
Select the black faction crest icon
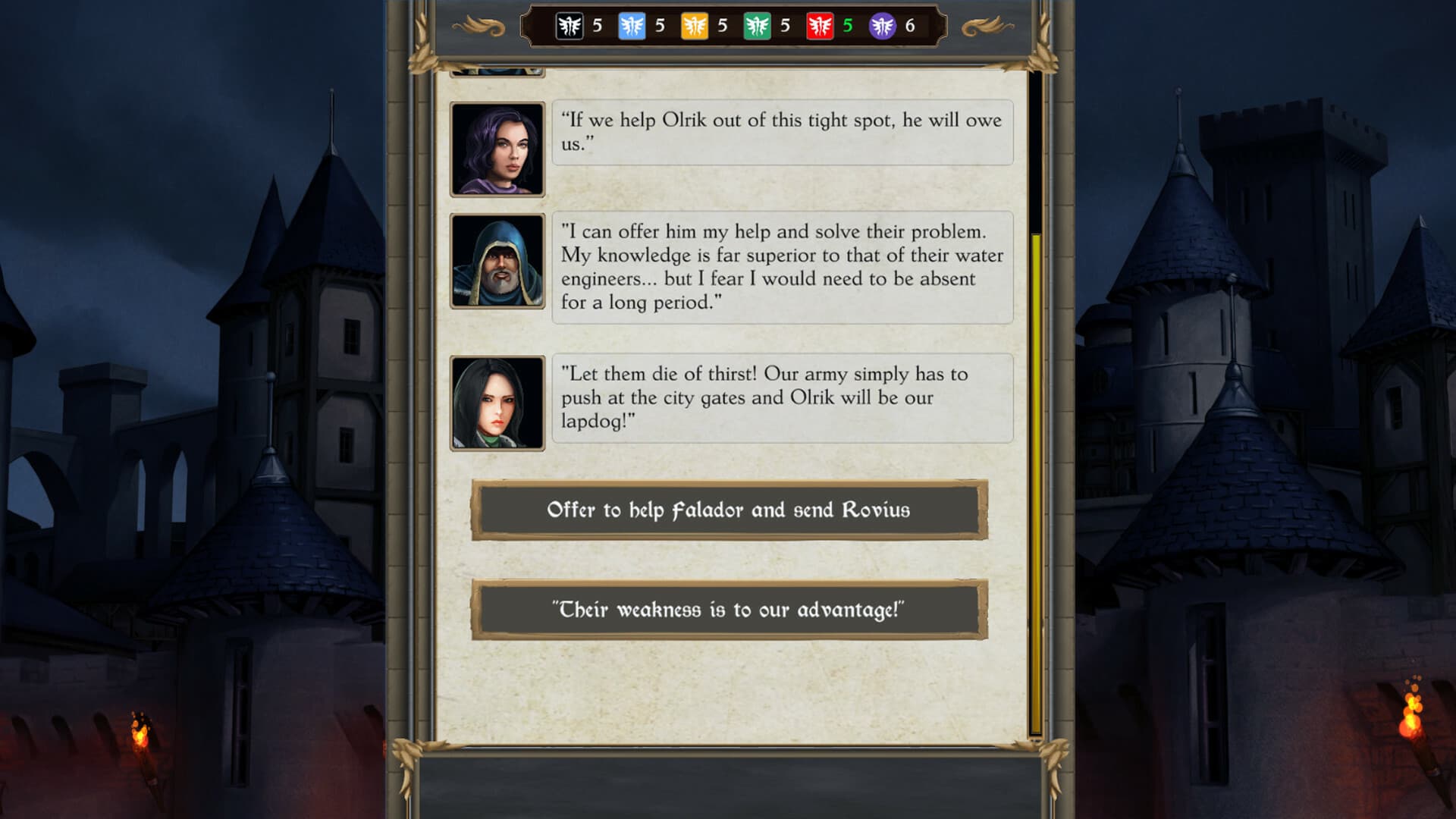click(x=571, y=26)
